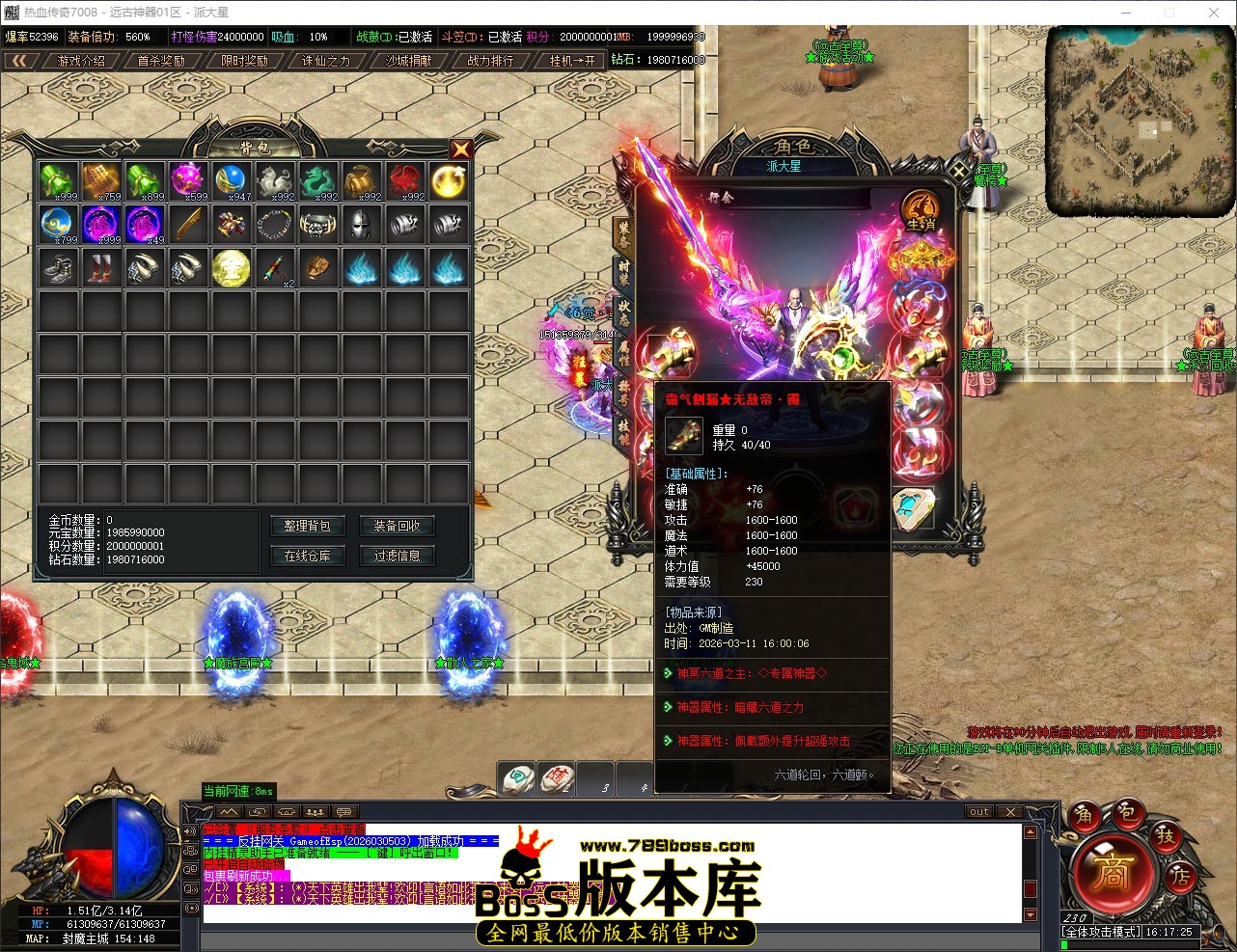Select the first quick-slot skill icon
The width and height of the screenshot is (1237, 952).
(515, 778)
